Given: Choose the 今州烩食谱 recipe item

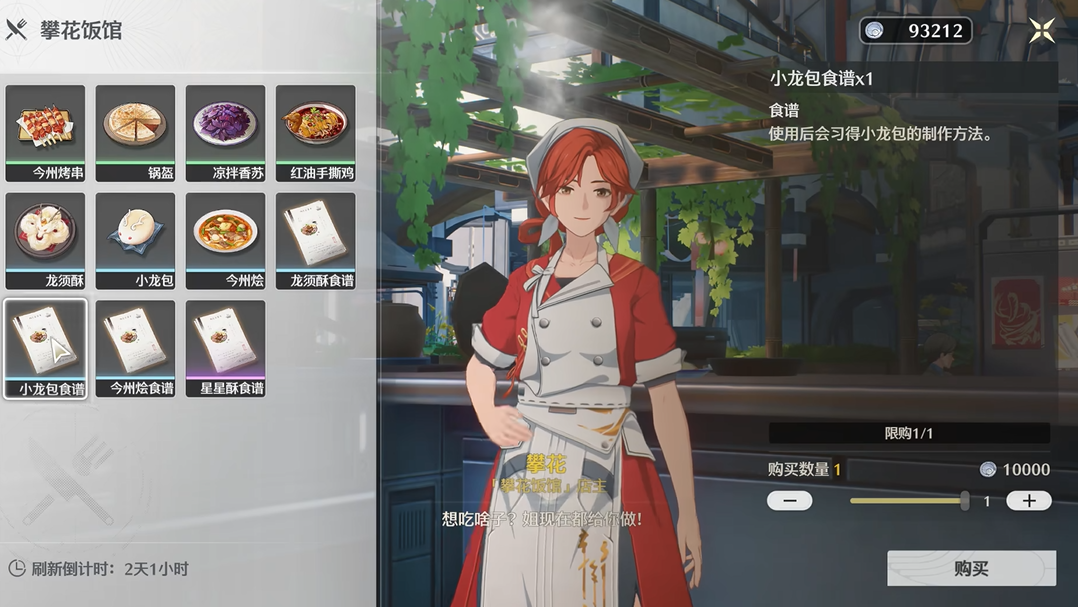Looking at the screenshot, I should pyautogui.click(x=135, y=348).
